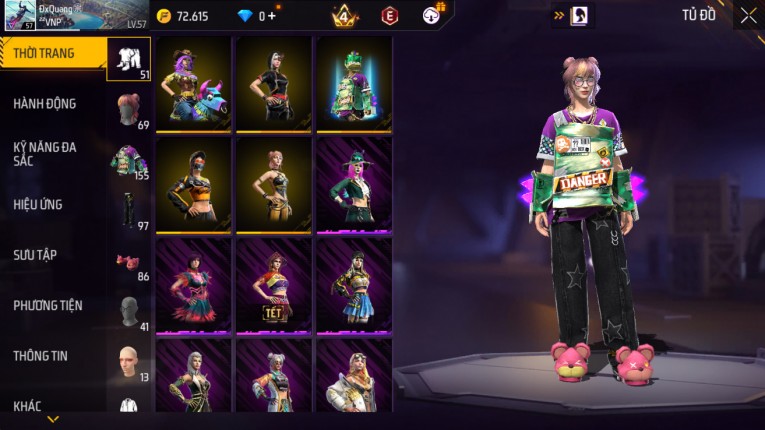Open the player profile banner

click(71, 16)
